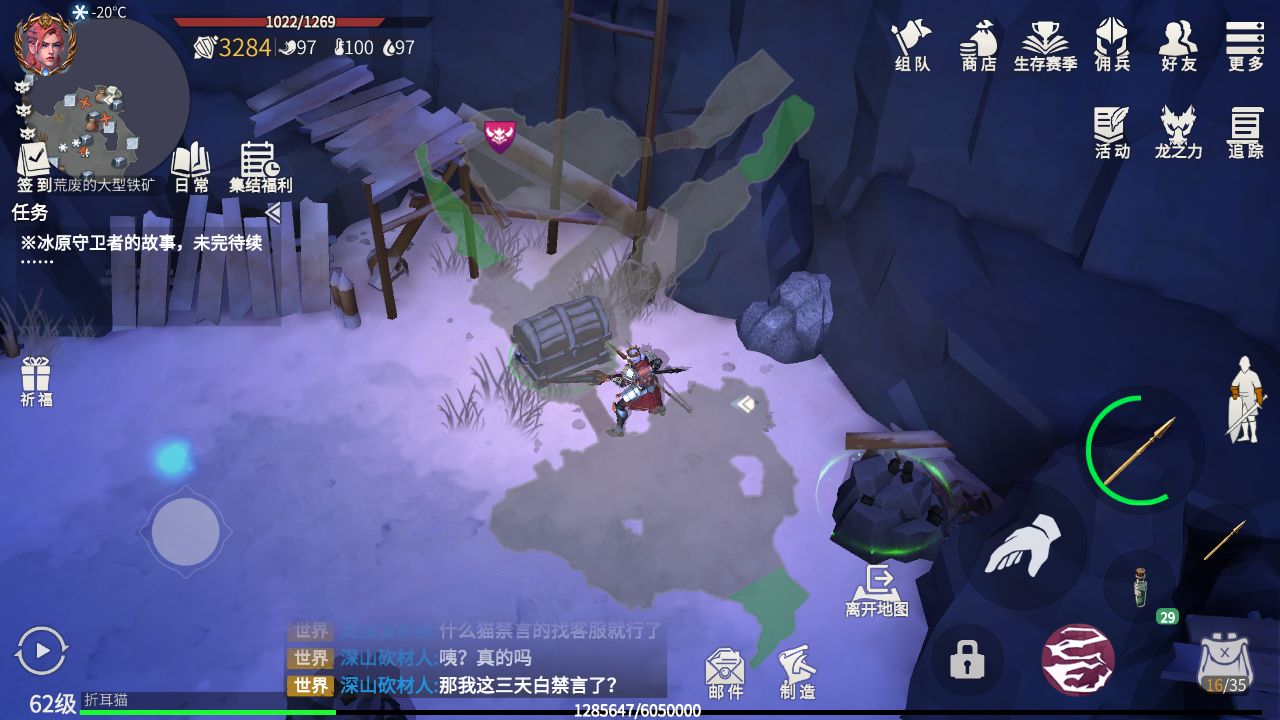Open the 生存赛季 survival season menu
Image resolution: width=1280 pixels, height=720 pixels.
(1045, 45)
